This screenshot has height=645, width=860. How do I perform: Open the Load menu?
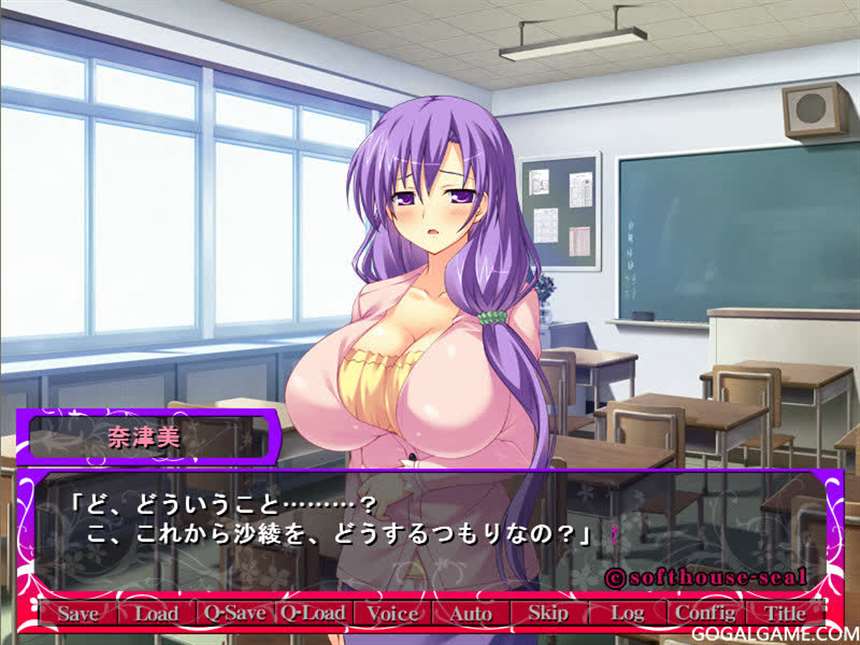[x=156, y=614]
